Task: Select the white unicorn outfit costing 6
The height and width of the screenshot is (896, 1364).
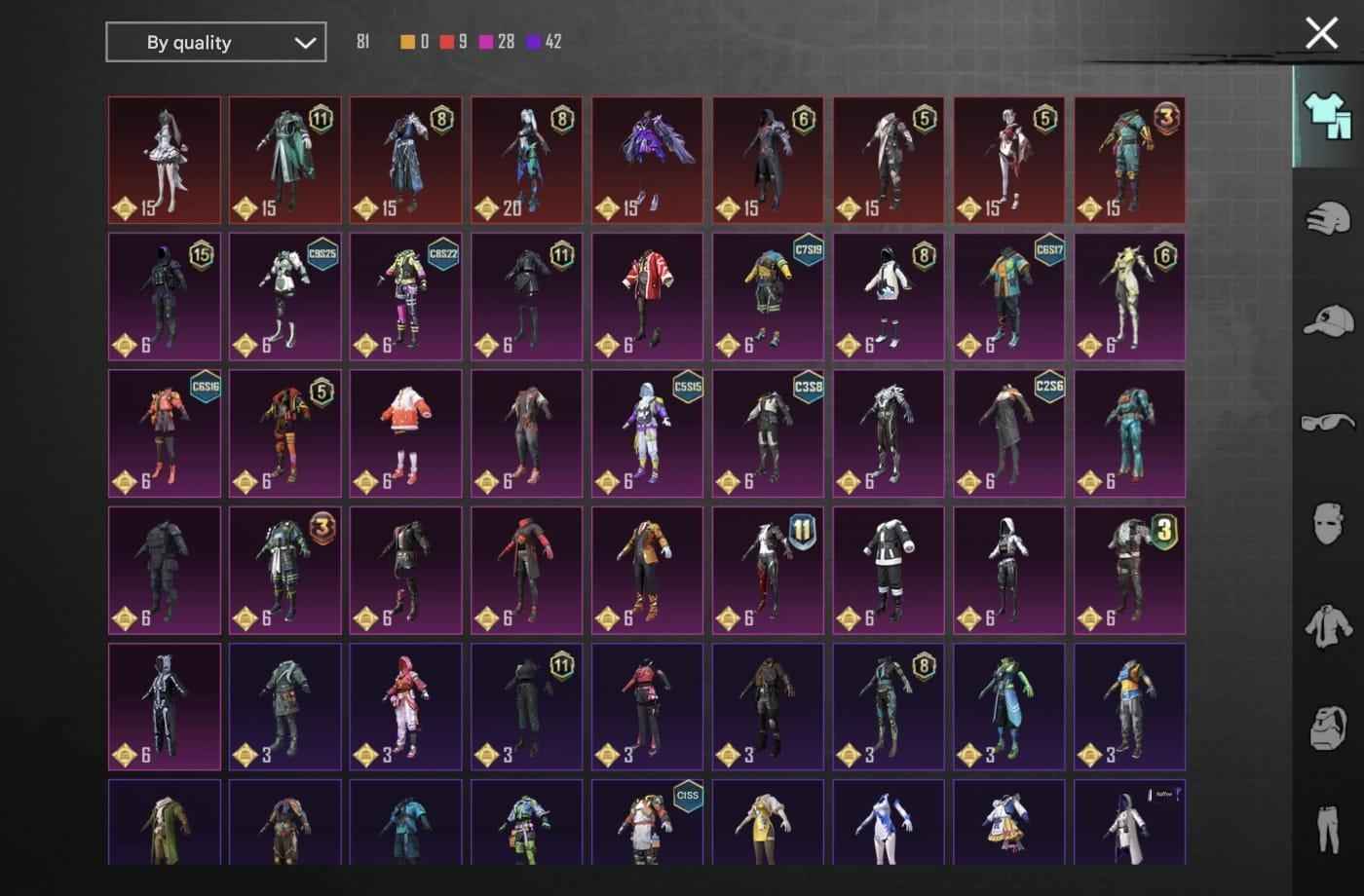Action: [1129, 296]
